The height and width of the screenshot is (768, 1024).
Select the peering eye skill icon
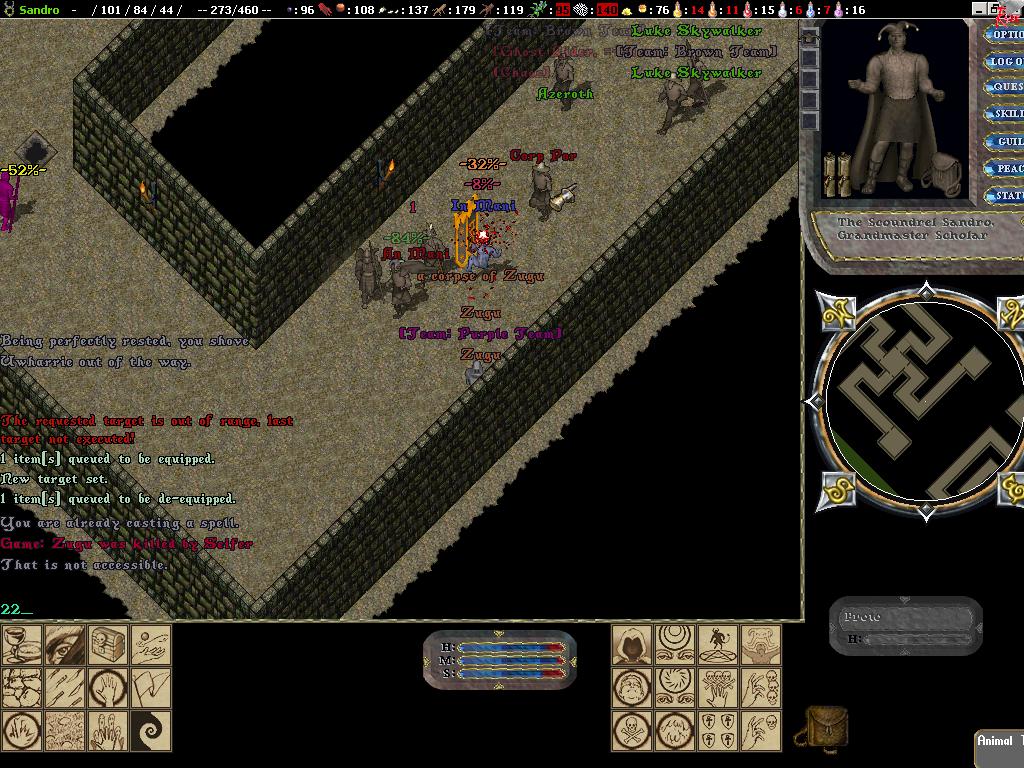[x=64, y=645]
